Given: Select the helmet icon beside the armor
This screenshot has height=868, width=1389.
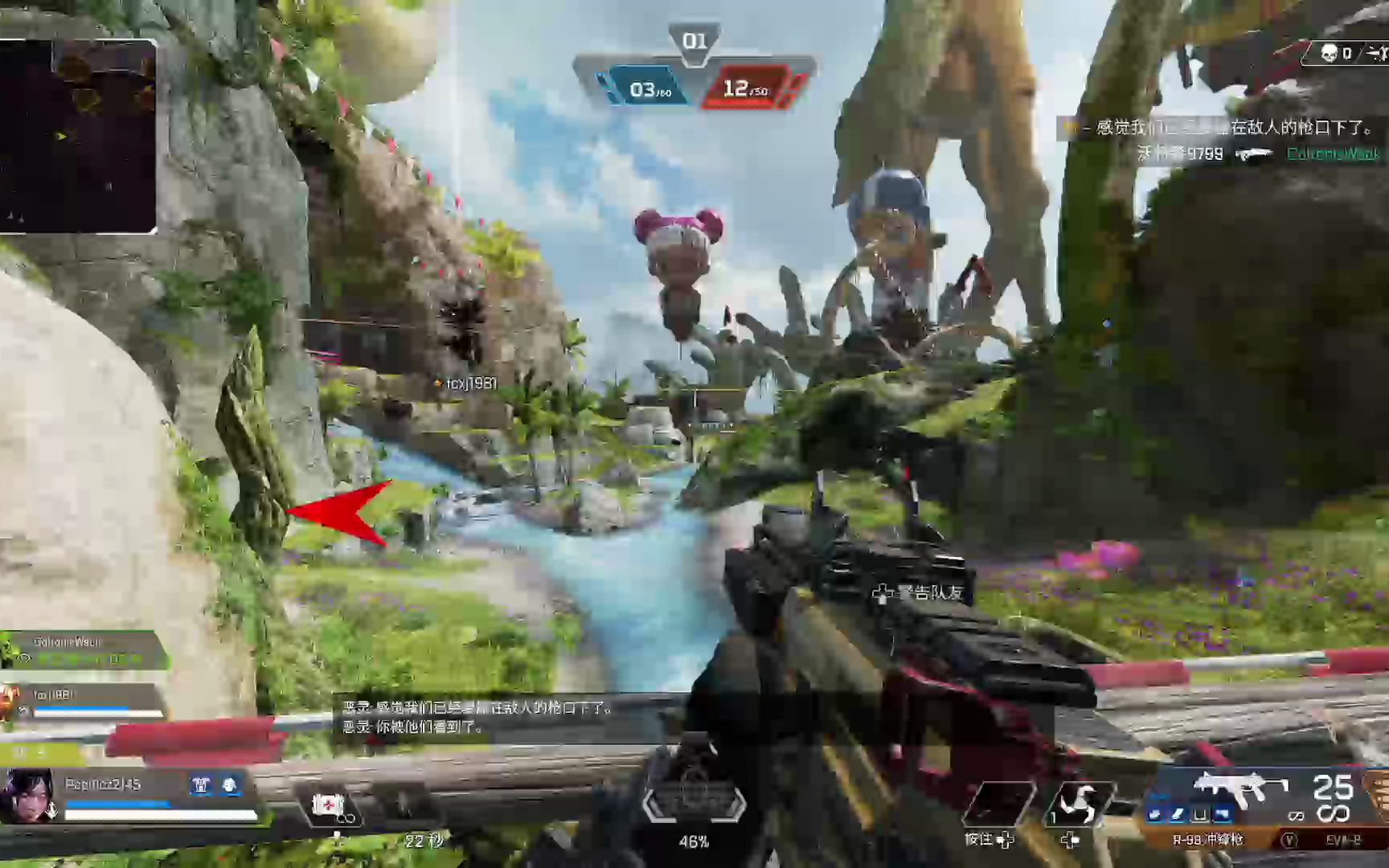Looking at the screenshot, I should [230, 785].
